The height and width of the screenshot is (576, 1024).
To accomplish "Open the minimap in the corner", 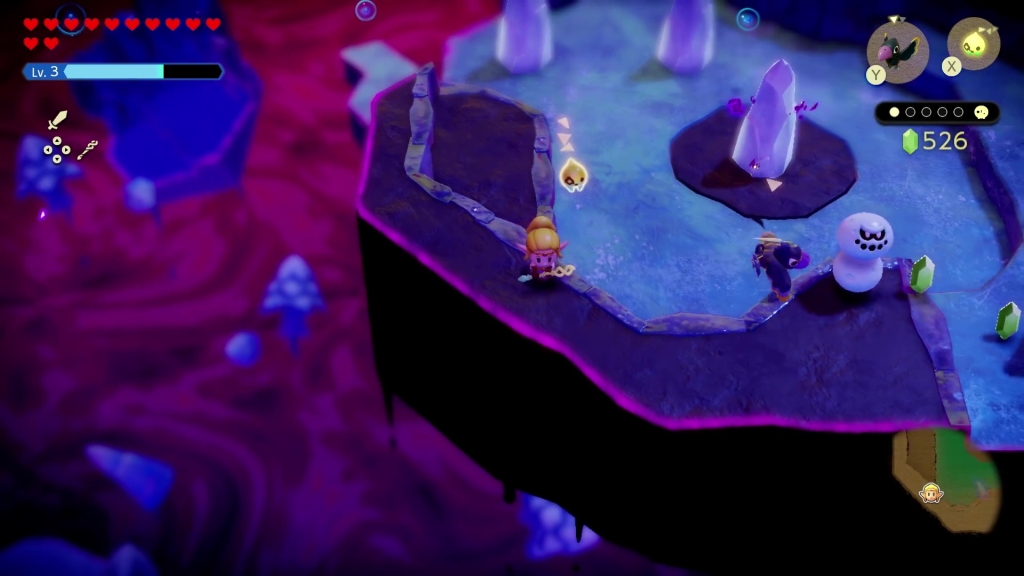I will pos(945,480).
